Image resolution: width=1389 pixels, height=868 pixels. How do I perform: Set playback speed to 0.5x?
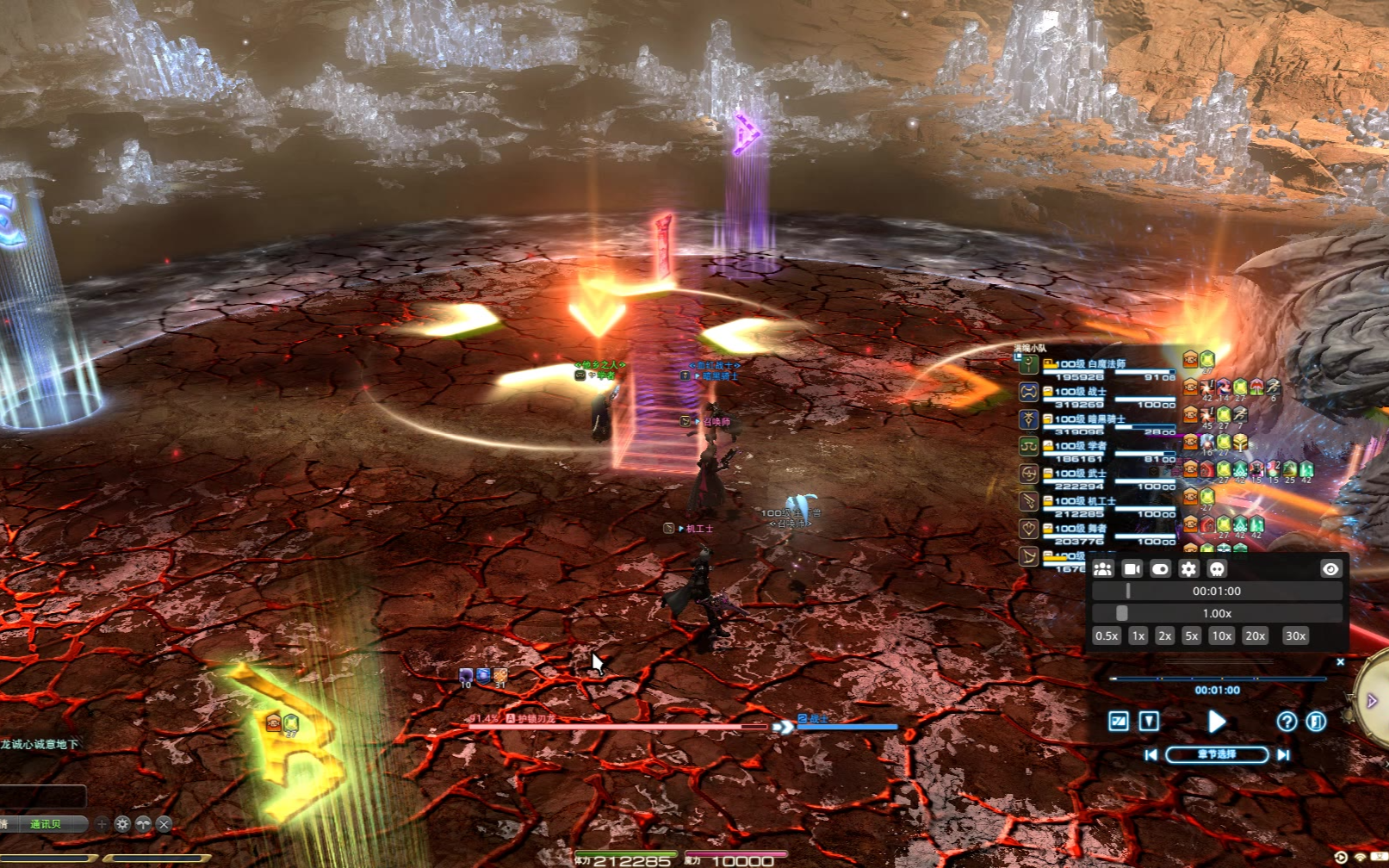1107,635
